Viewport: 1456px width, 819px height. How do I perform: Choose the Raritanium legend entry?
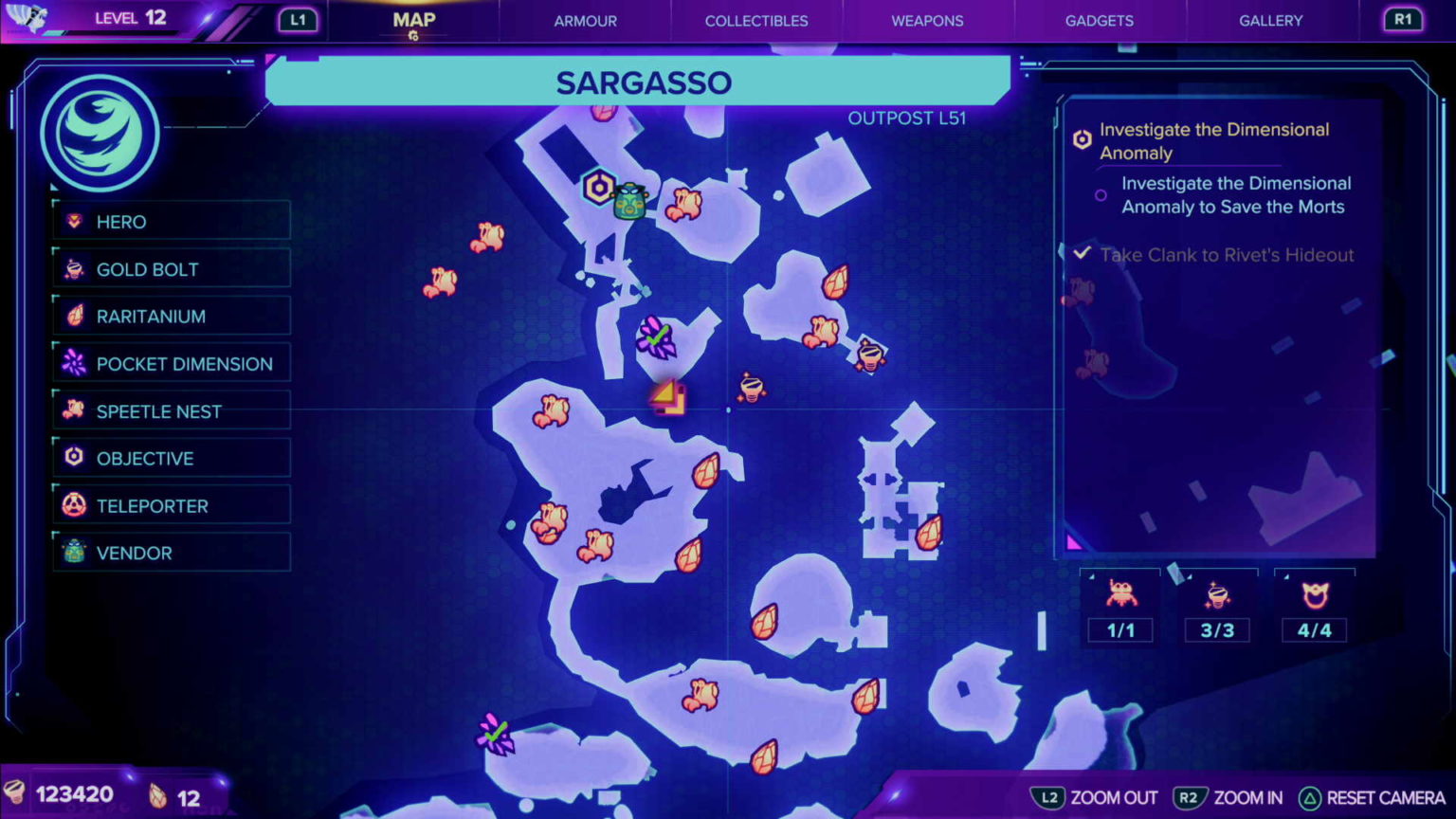coord(172,317)
